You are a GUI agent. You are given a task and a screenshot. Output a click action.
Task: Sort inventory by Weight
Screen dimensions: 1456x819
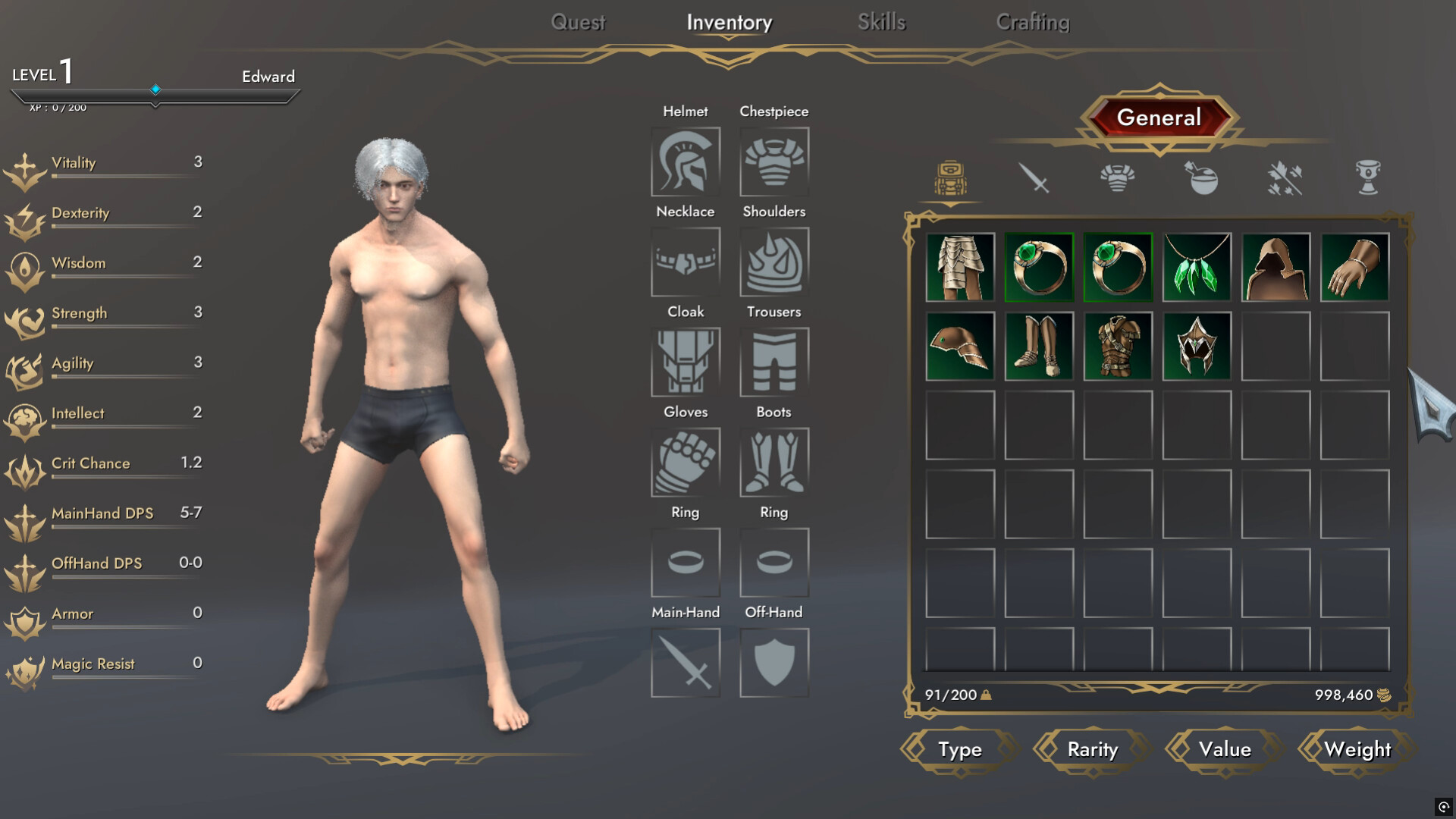pyautogui.click(x=1357, y=749)
